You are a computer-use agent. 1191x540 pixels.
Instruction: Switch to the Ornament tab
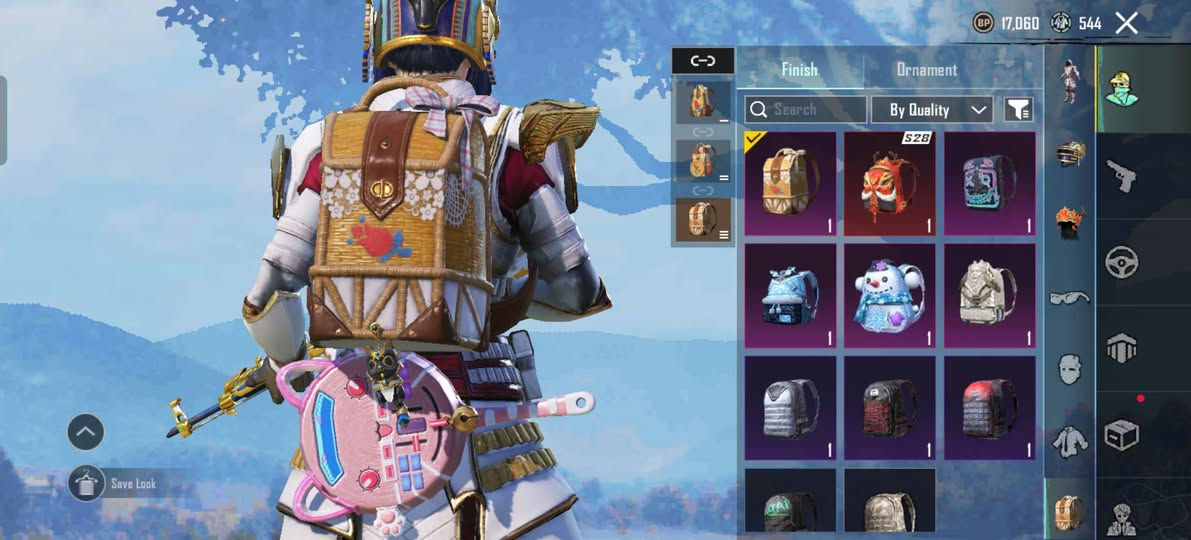[x=926, y=70]
